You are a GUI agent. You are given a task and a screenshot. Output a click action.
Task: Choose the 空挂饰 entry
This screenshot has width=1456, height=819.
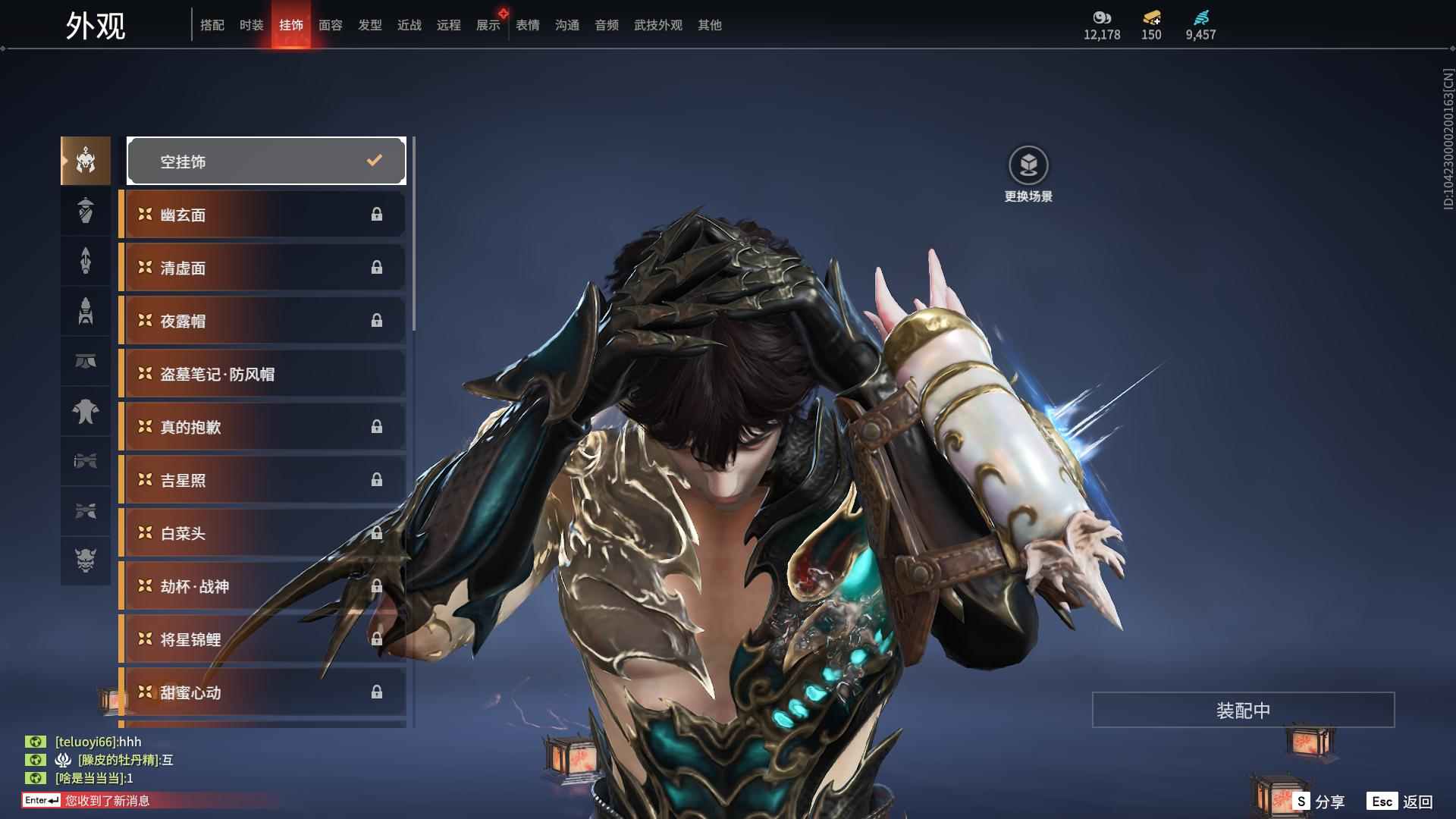(266, 161)
